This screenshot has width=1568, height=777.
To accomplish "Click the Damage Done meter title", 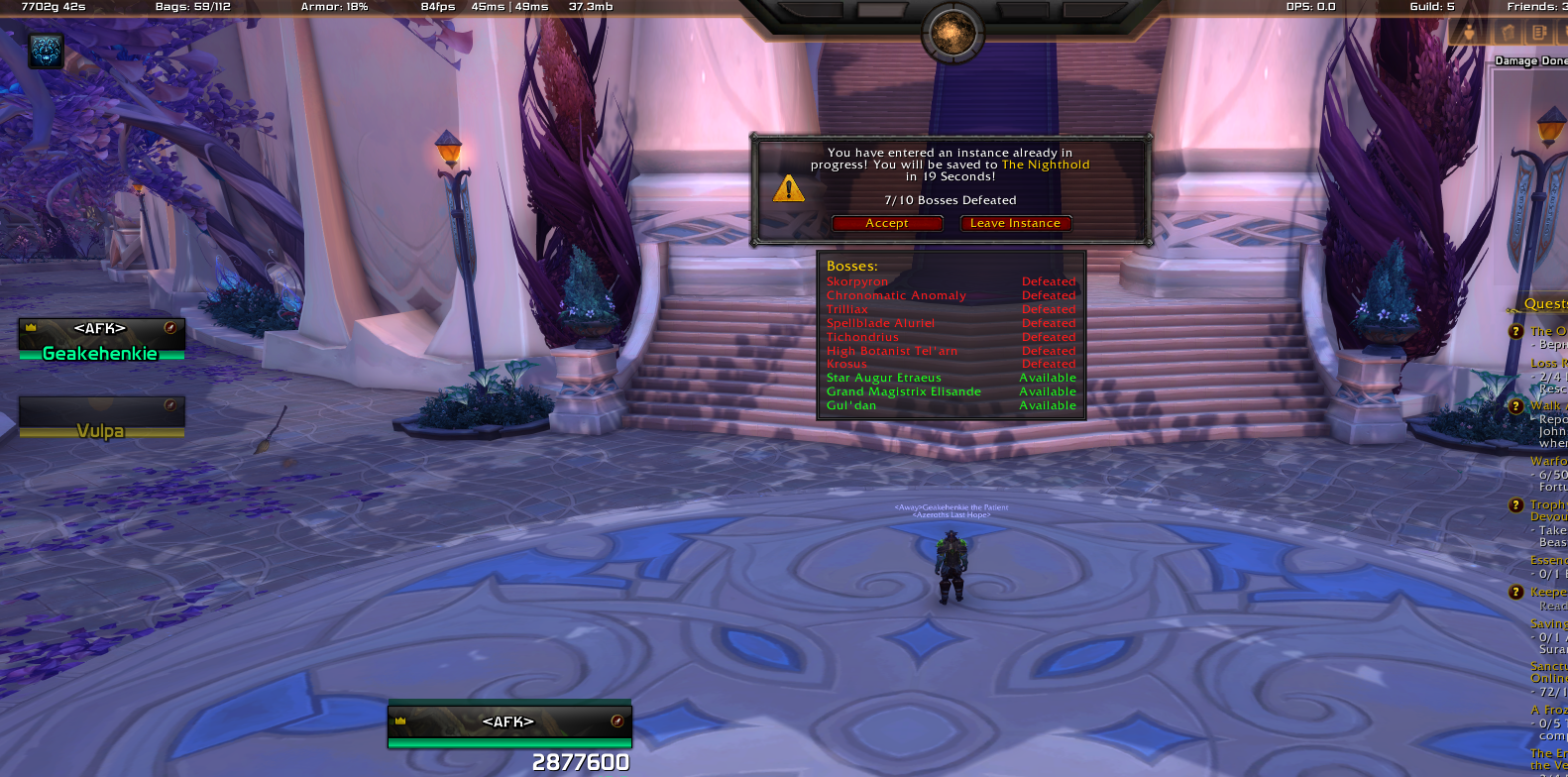I will click(1529, 61).
